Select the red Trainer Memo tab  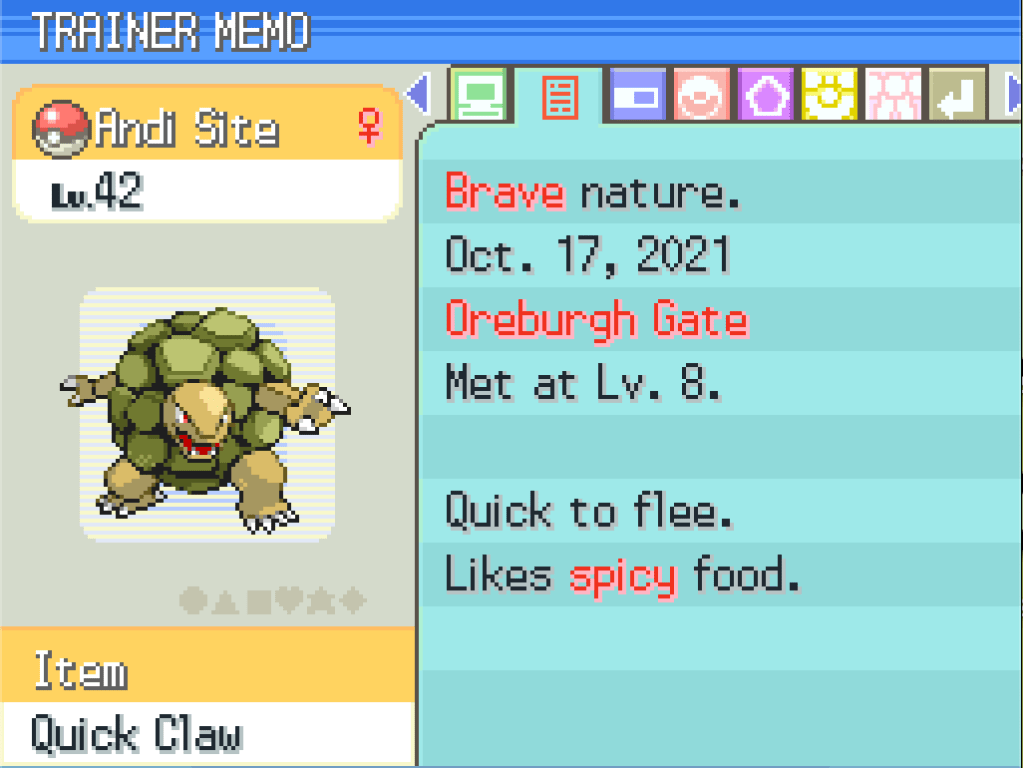pos(559,97)
